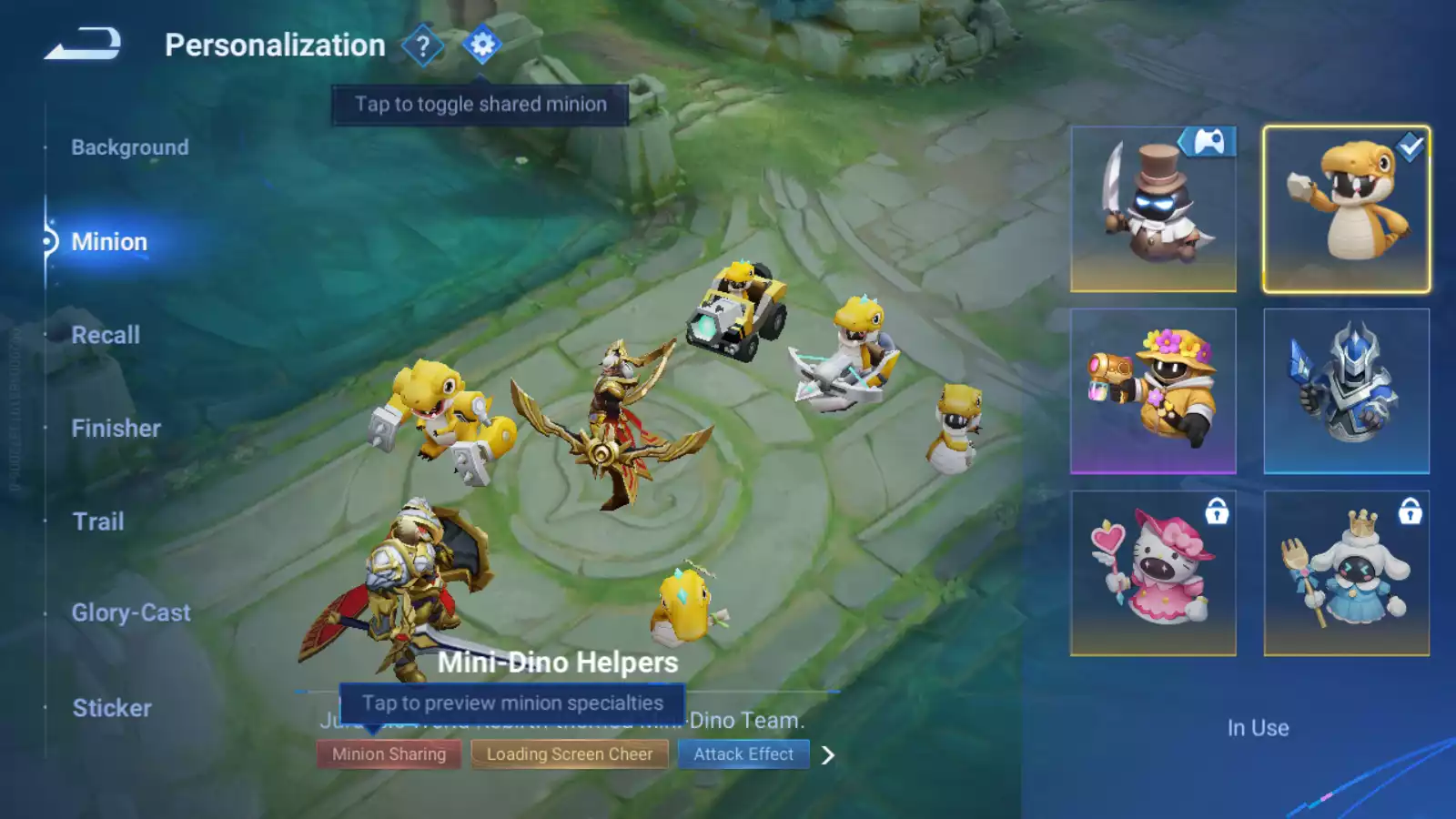
Task: Open the Recall category
Action: tap(106, 335)
